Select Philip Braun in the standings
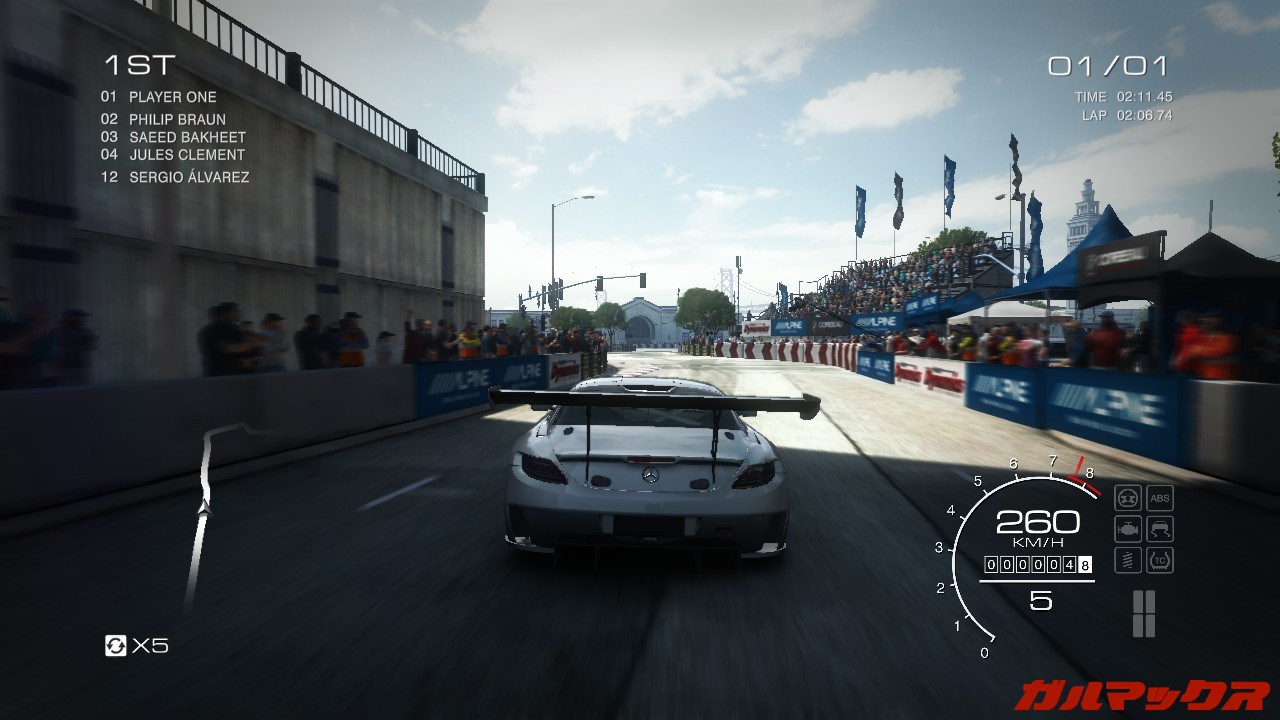 coord(176,120)
